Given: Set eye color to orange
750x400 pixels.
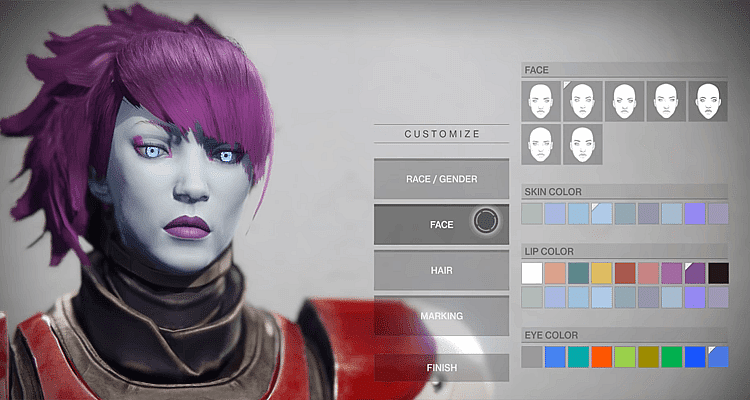Looking at the screenshot, I should (601, 357).
